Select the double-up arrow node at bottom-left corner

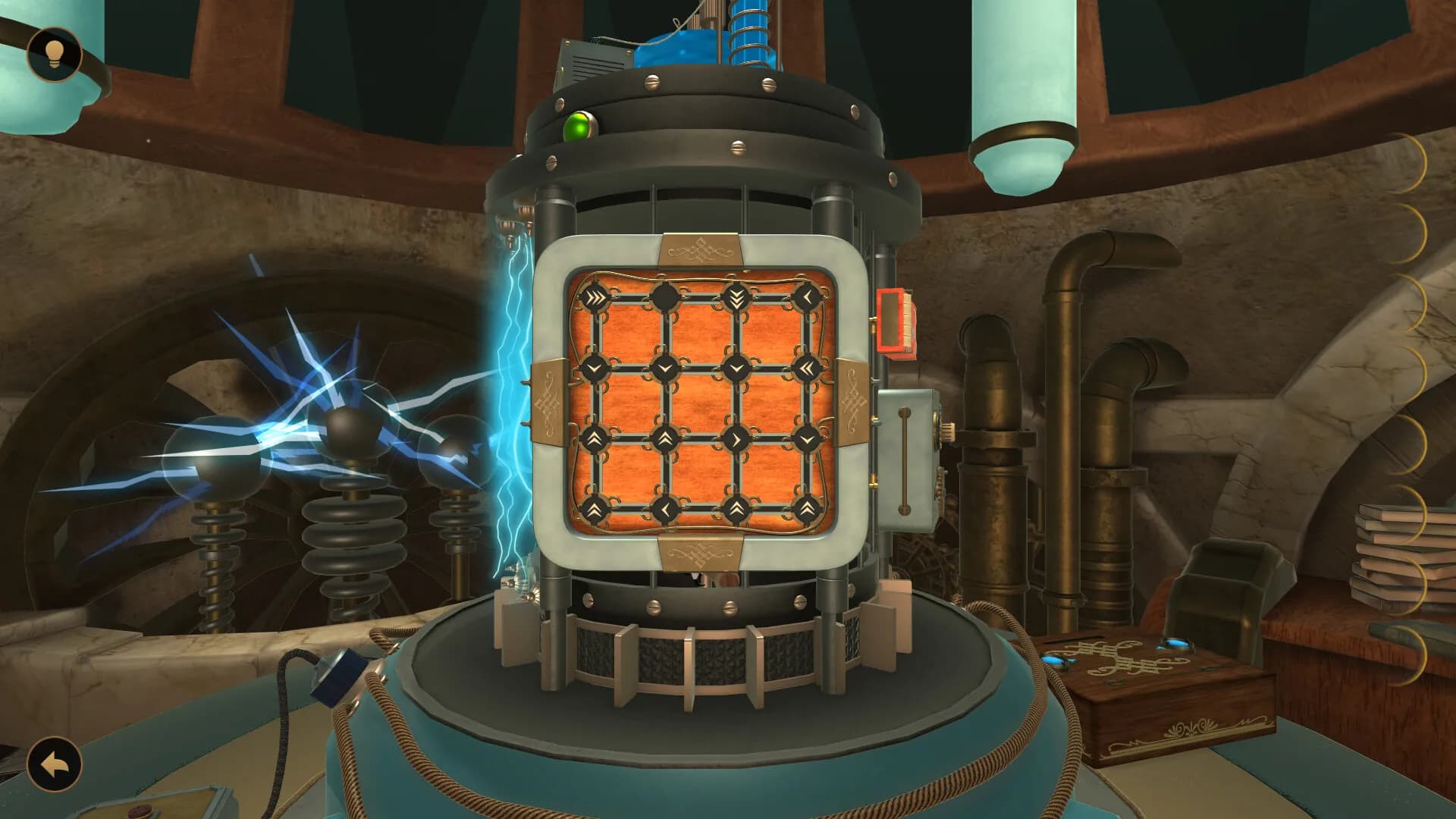point(595,508)
